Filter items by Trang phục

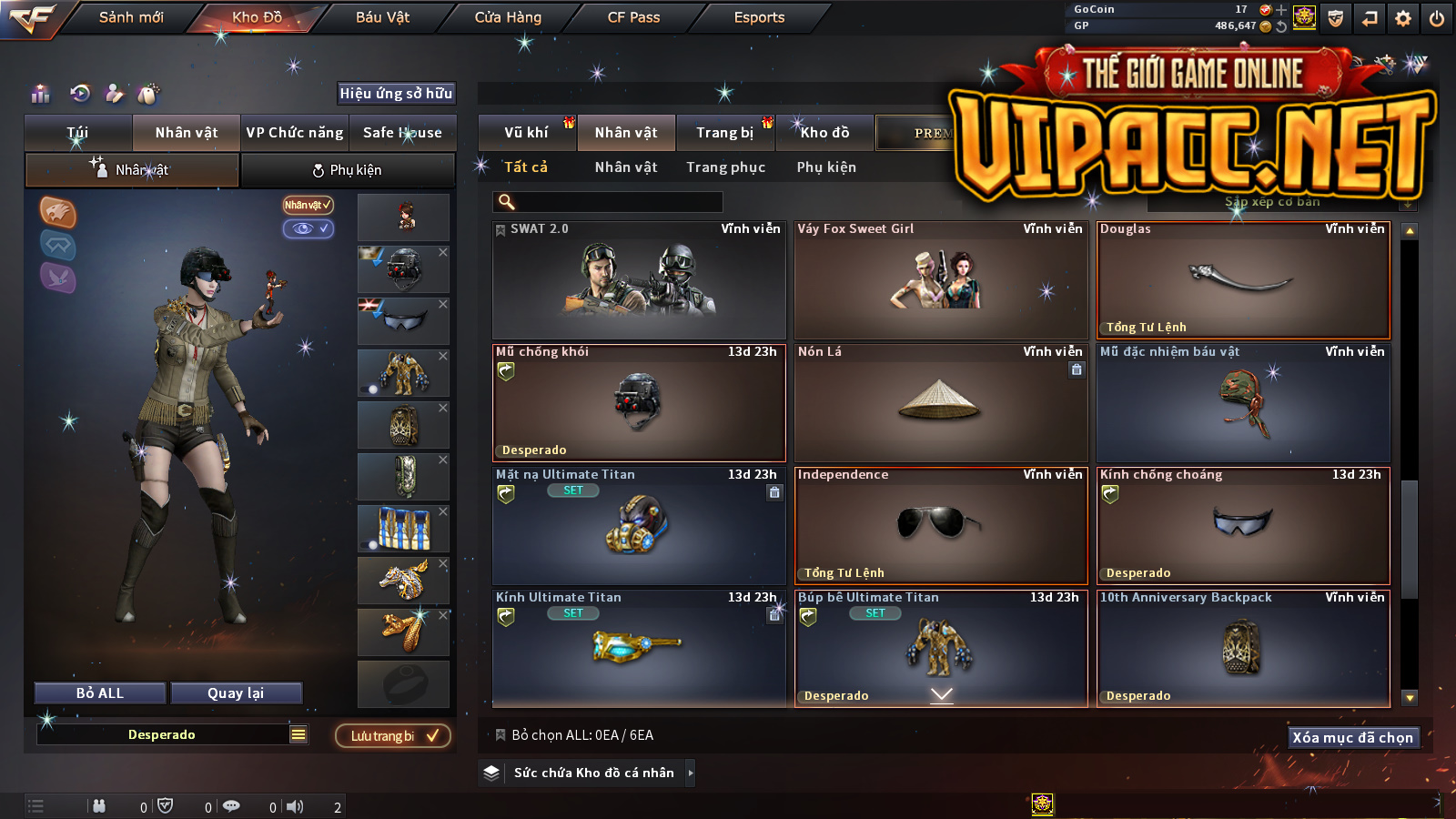click(725, 167)
